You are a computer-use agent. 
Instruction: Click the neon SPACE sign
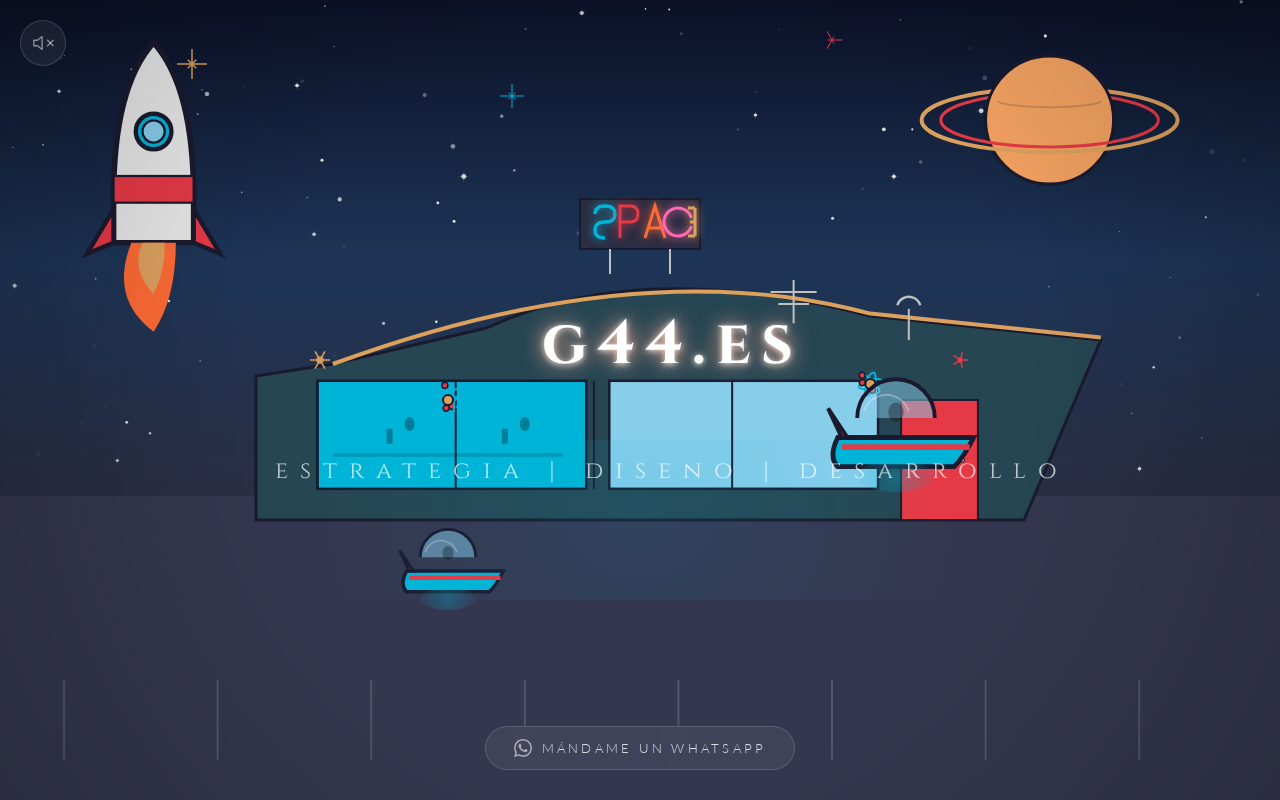pos(640,225)
